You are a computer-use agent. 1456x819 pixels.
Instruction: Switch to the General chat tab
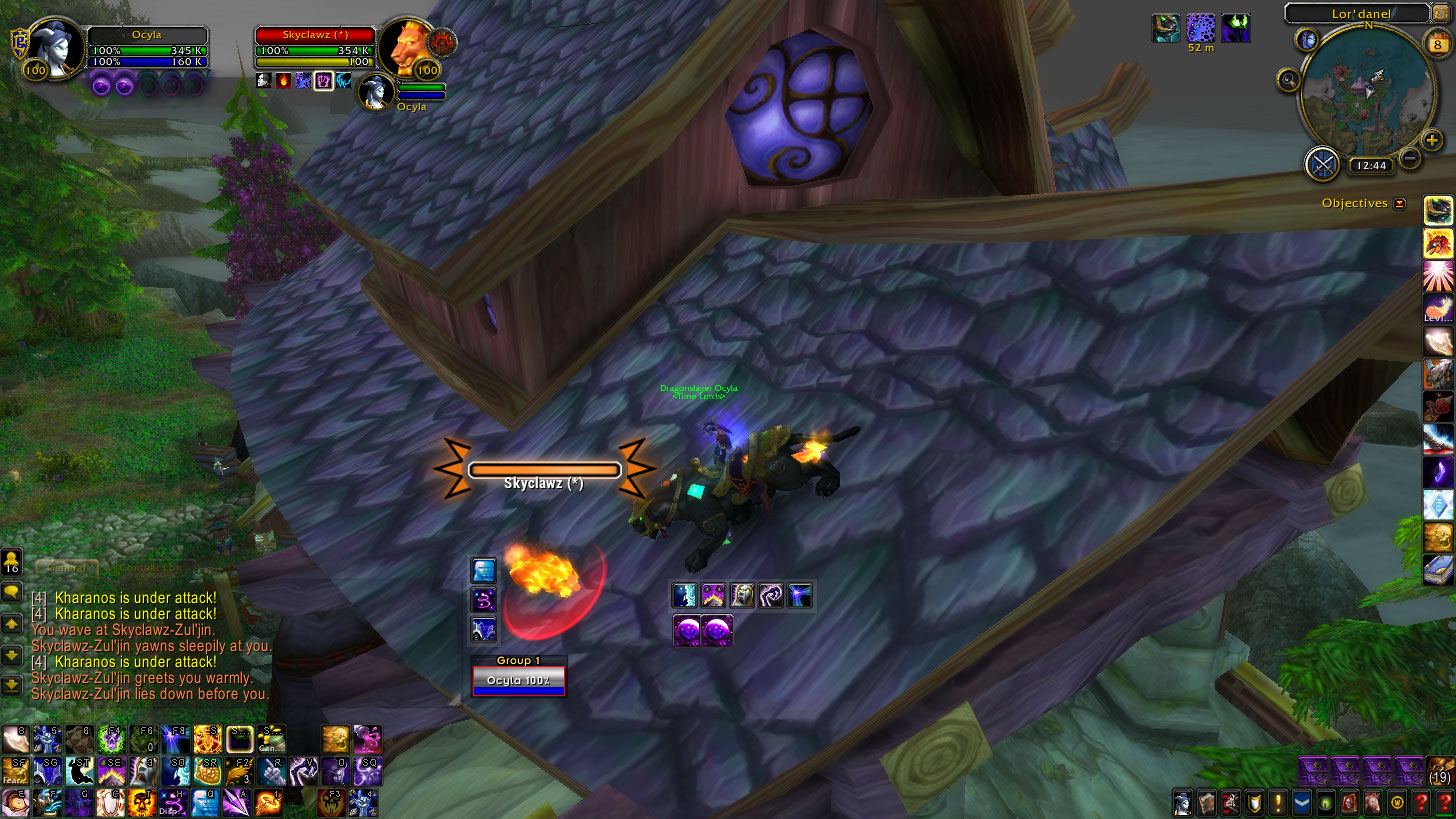coord(67,567)
